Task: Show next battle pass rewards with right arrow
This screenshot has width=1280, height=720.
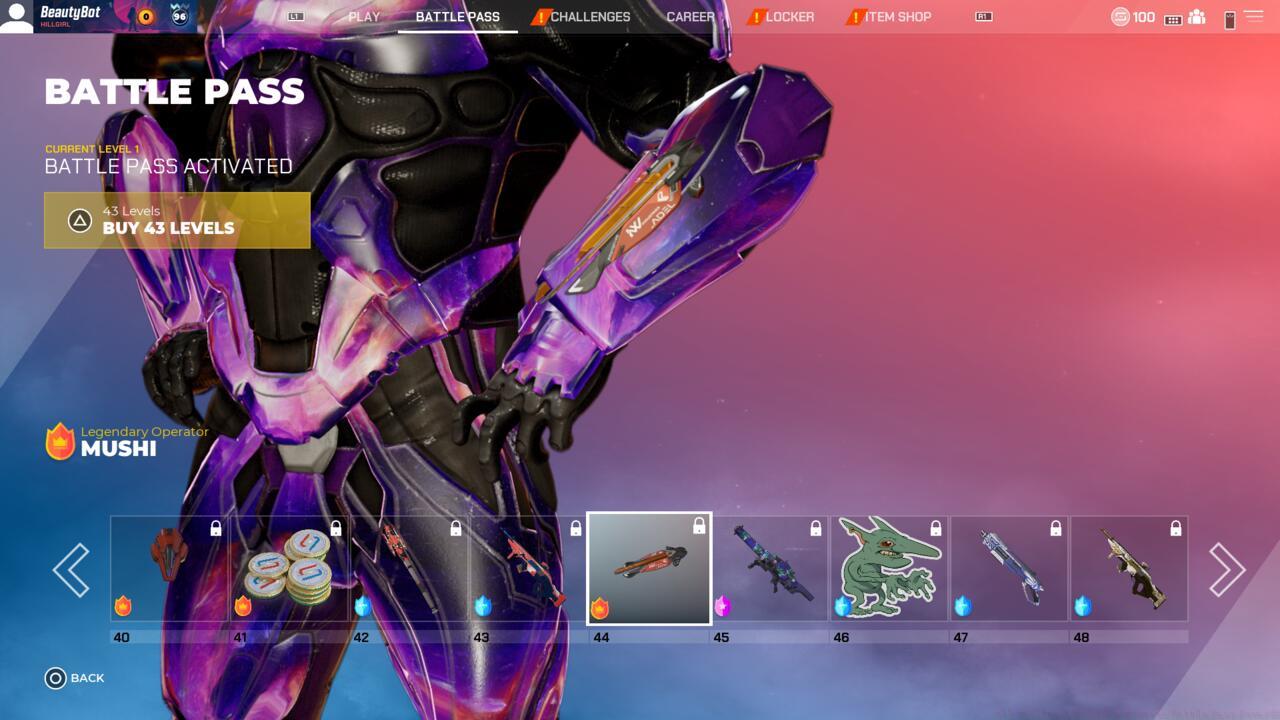Action: 1226,570
